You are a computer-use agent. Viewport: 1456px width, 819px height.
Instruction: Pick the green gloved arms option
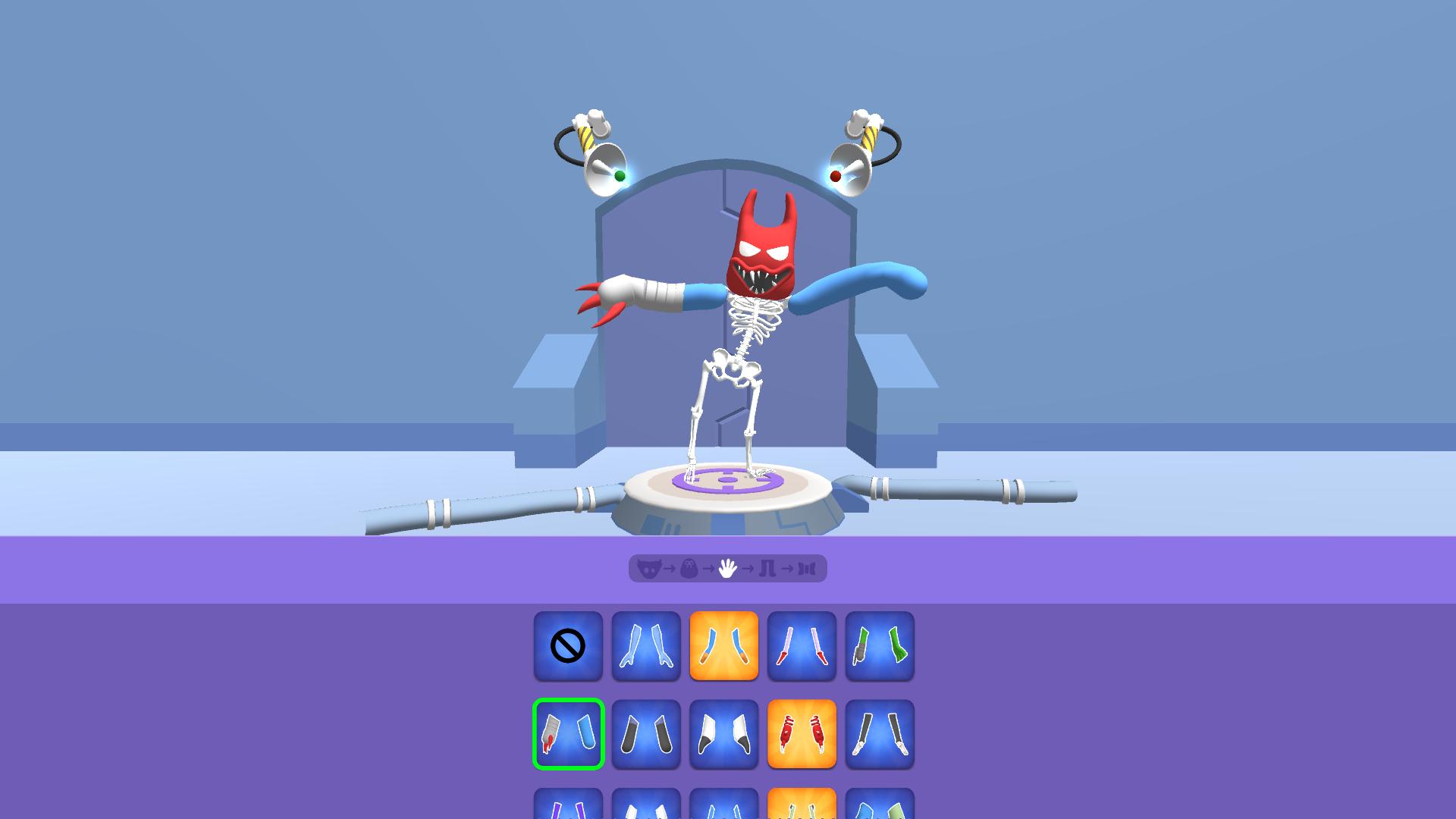pos(880,645)
